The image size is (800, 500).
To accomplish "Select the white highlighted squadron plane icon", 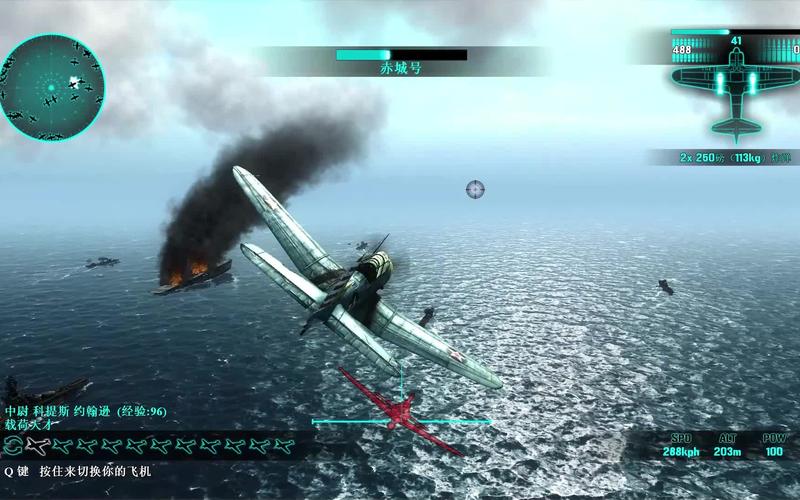I will (38, 444).
